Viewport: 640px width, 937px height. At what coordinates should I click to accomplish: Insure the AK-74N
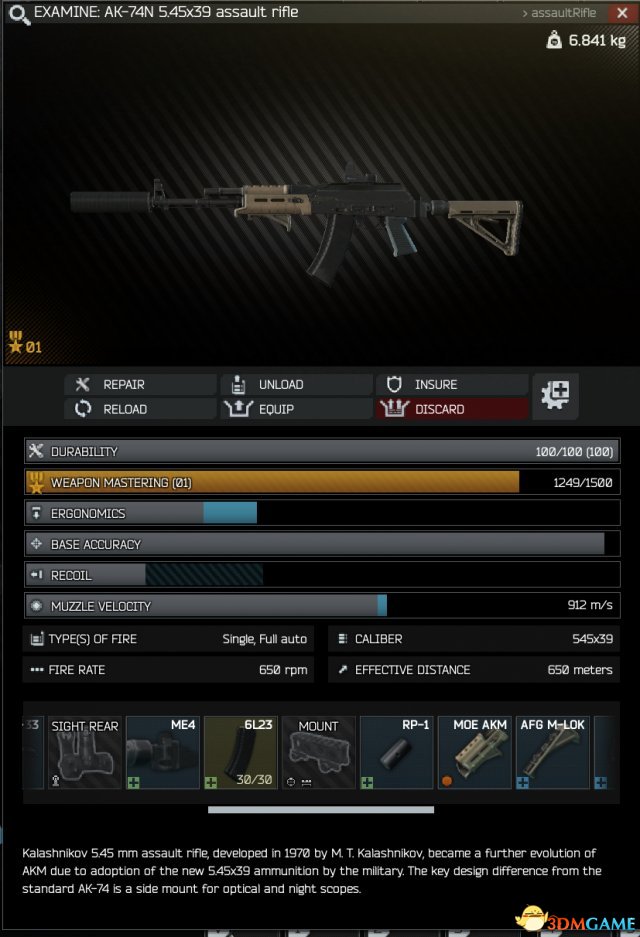coord(452,384)
